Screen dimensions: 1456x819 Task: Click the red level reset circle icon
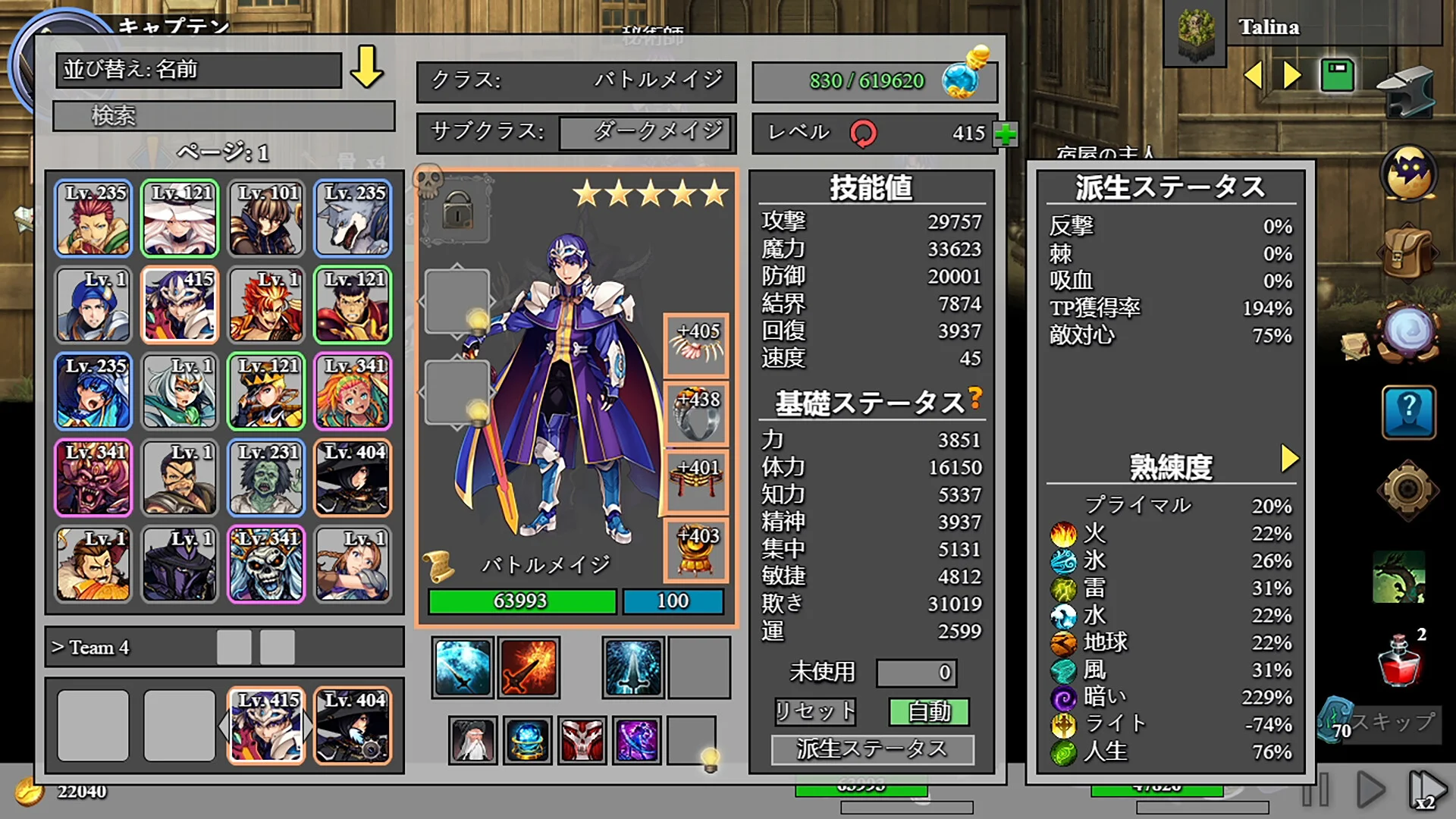[863, 133]
